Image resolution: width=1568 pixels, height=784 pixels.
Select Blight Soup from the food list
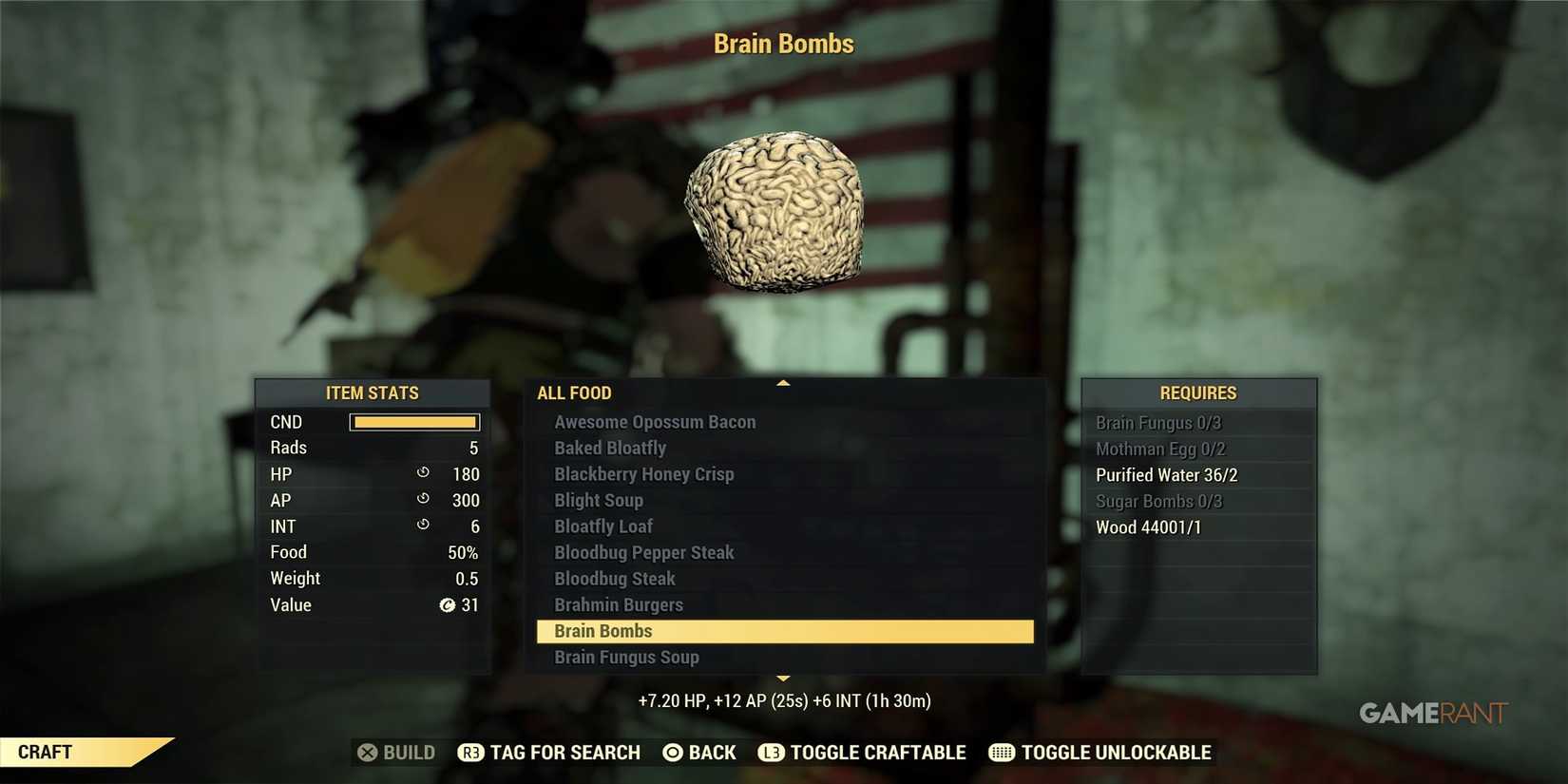pos(598,500)
